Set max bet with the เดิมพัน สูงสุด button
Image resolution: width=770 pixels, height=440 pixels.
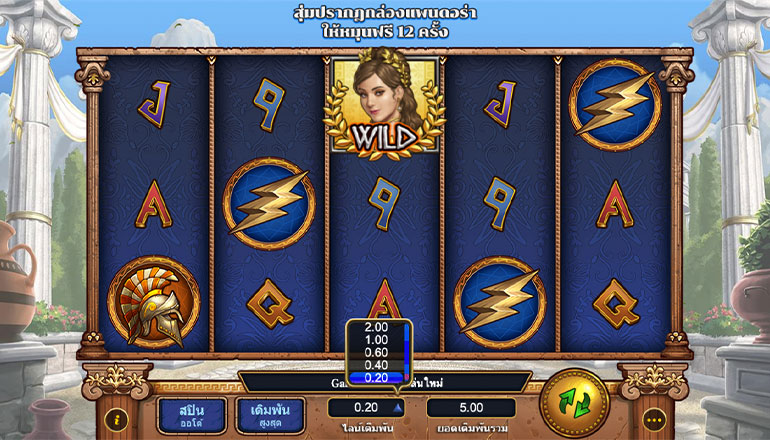(270, 414)
